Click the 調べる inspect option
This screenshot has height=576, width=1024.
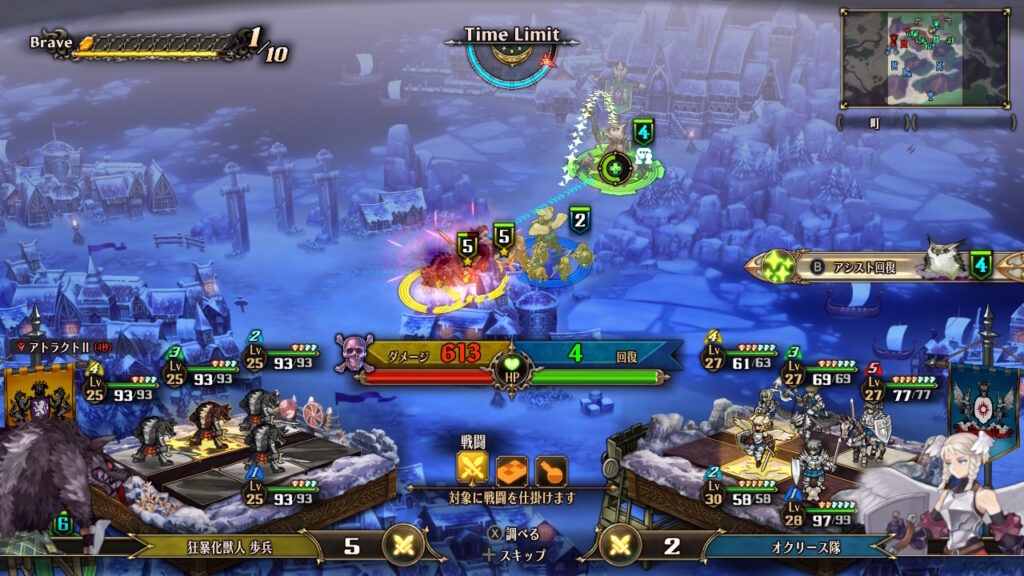tap(515, 534)
